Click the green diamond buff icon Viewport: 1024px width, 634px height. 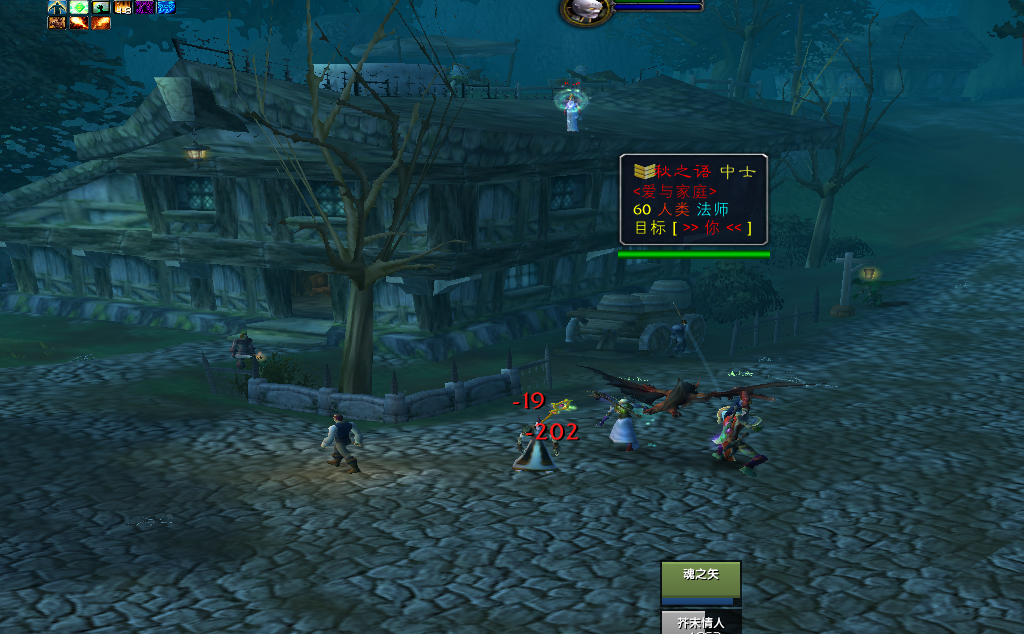pyautogui.click(x=78, y=7)
